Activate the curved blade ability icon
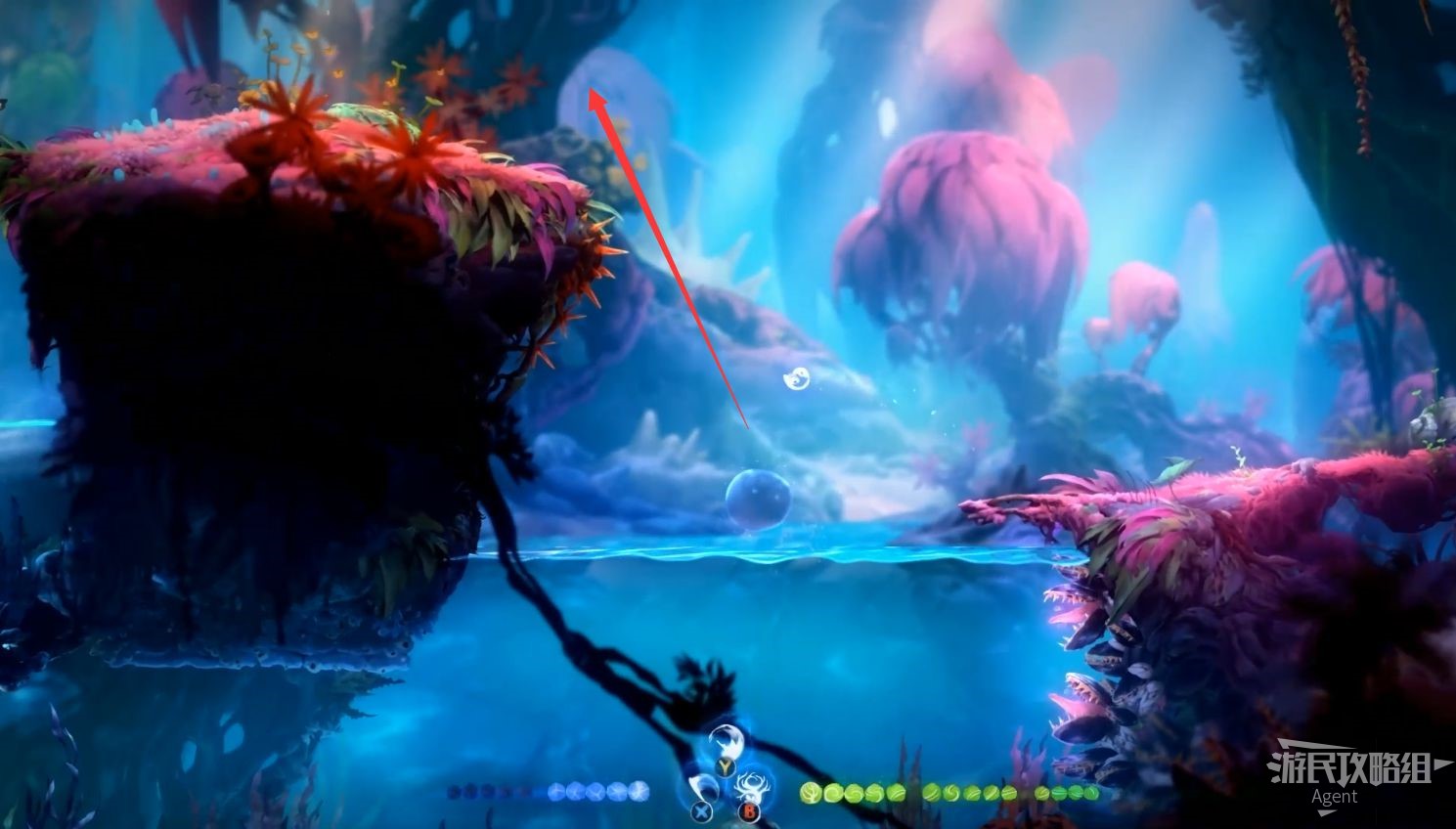This screenshot has height=829, width=1456. (x=702, y=788)
